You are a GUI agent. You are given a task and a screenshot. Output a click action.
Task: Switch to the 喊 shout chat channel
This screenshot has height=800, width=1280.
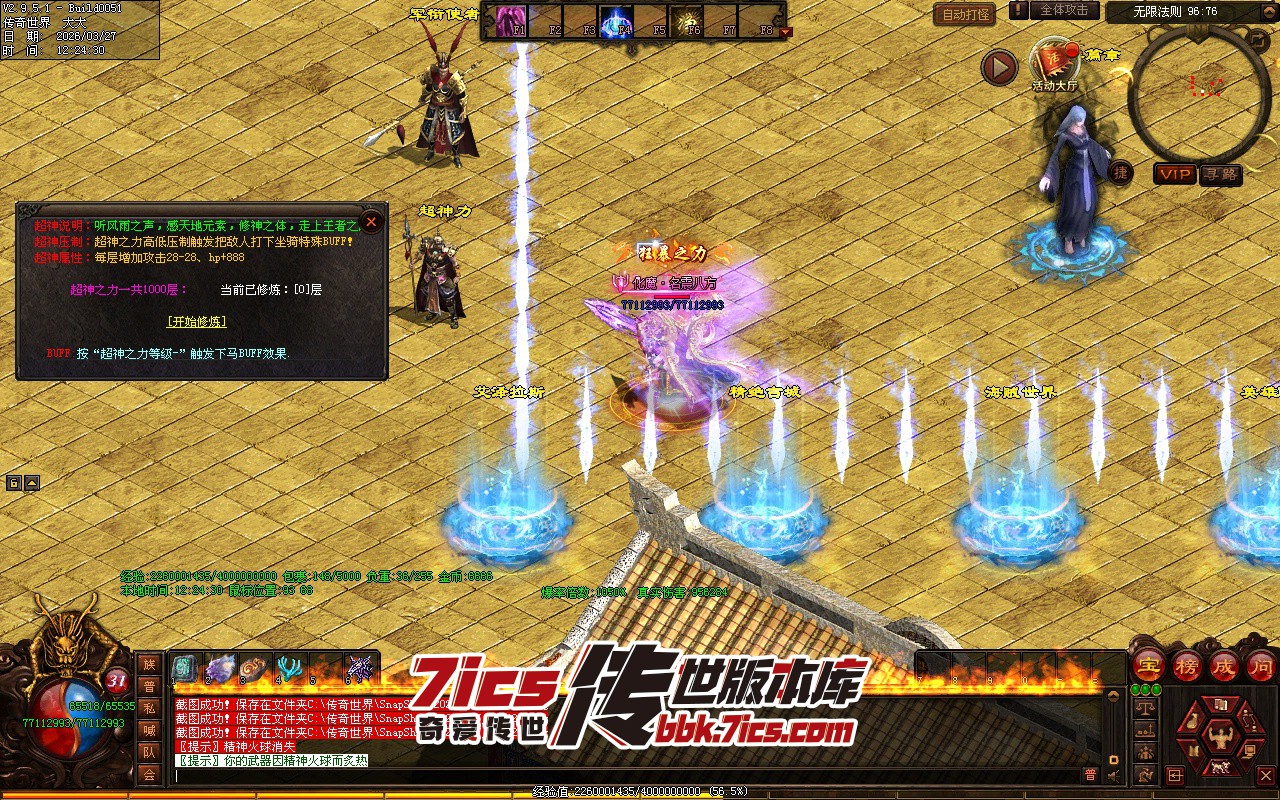pyautogui.click(x=149, y=731)
